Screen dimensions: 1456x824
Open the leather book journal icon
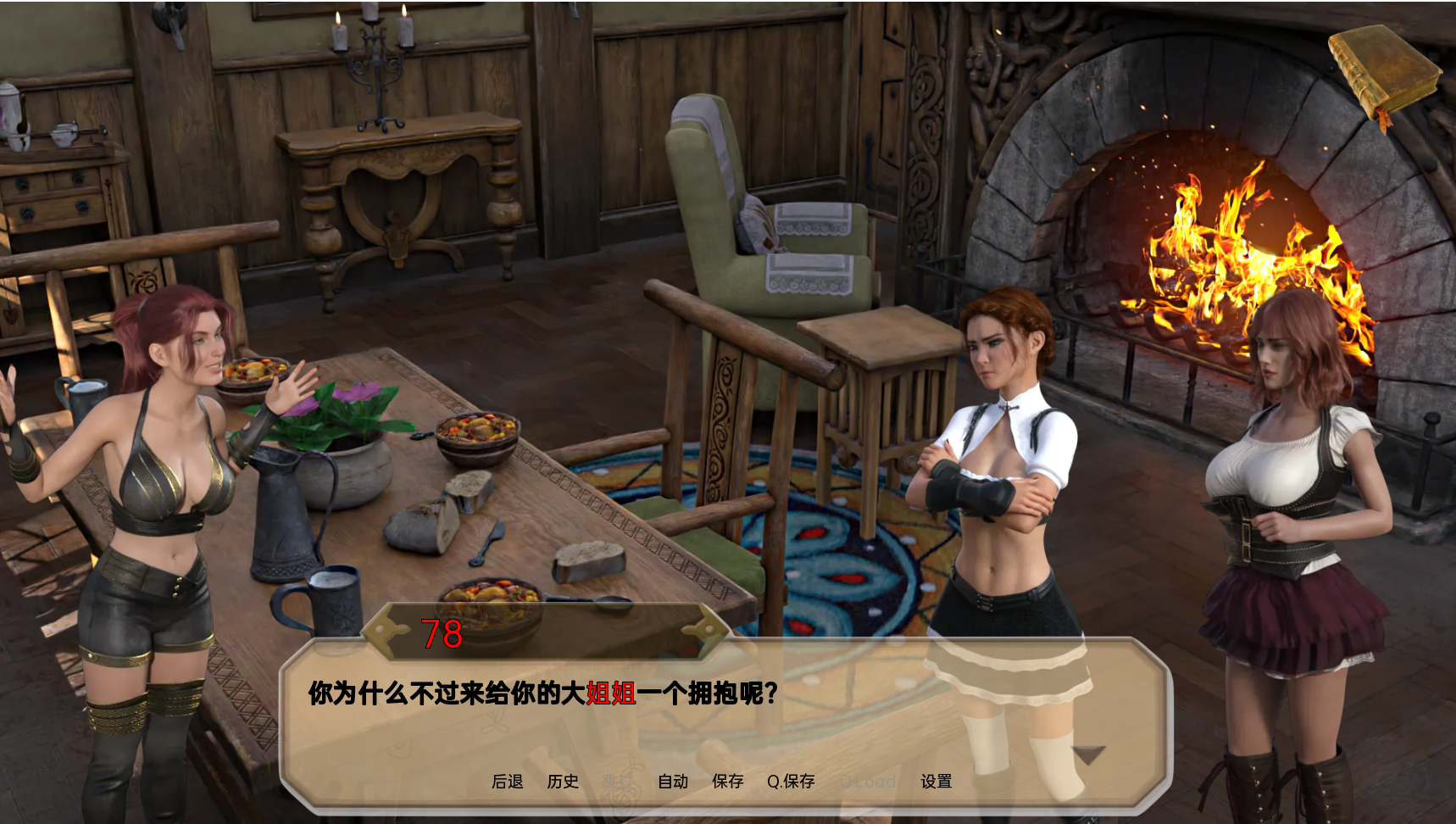click(1384, 68)
